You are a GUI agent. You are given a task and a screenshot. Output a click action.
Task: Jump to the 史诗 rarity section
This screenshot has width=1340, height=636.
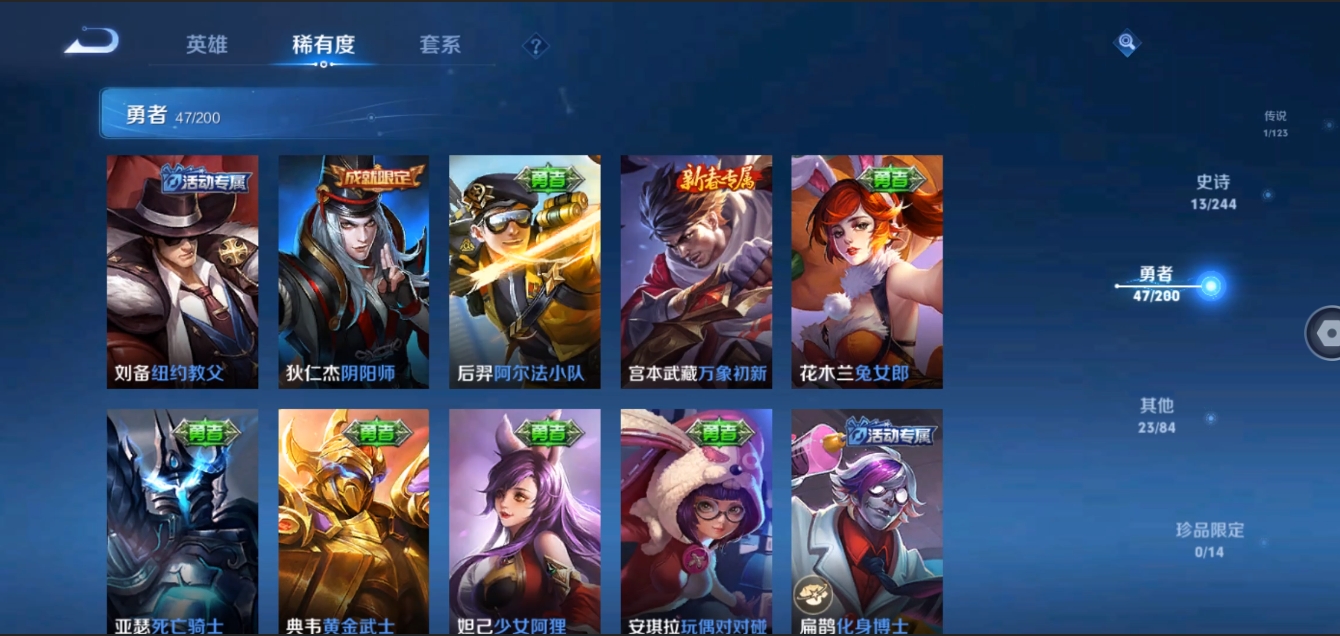tap(1212, 191)
